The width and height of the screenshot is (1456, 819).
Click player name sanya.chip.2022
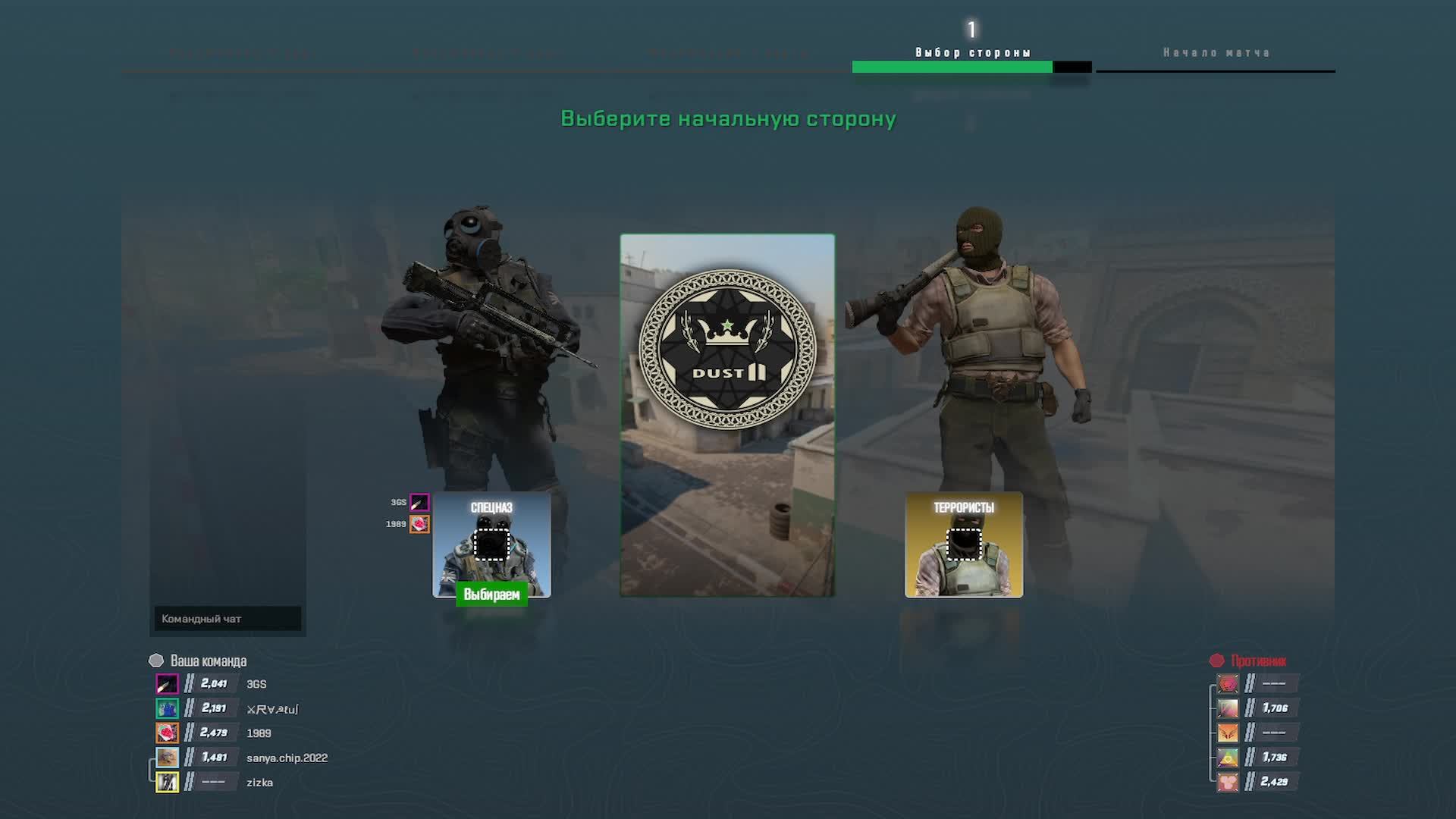287,757
